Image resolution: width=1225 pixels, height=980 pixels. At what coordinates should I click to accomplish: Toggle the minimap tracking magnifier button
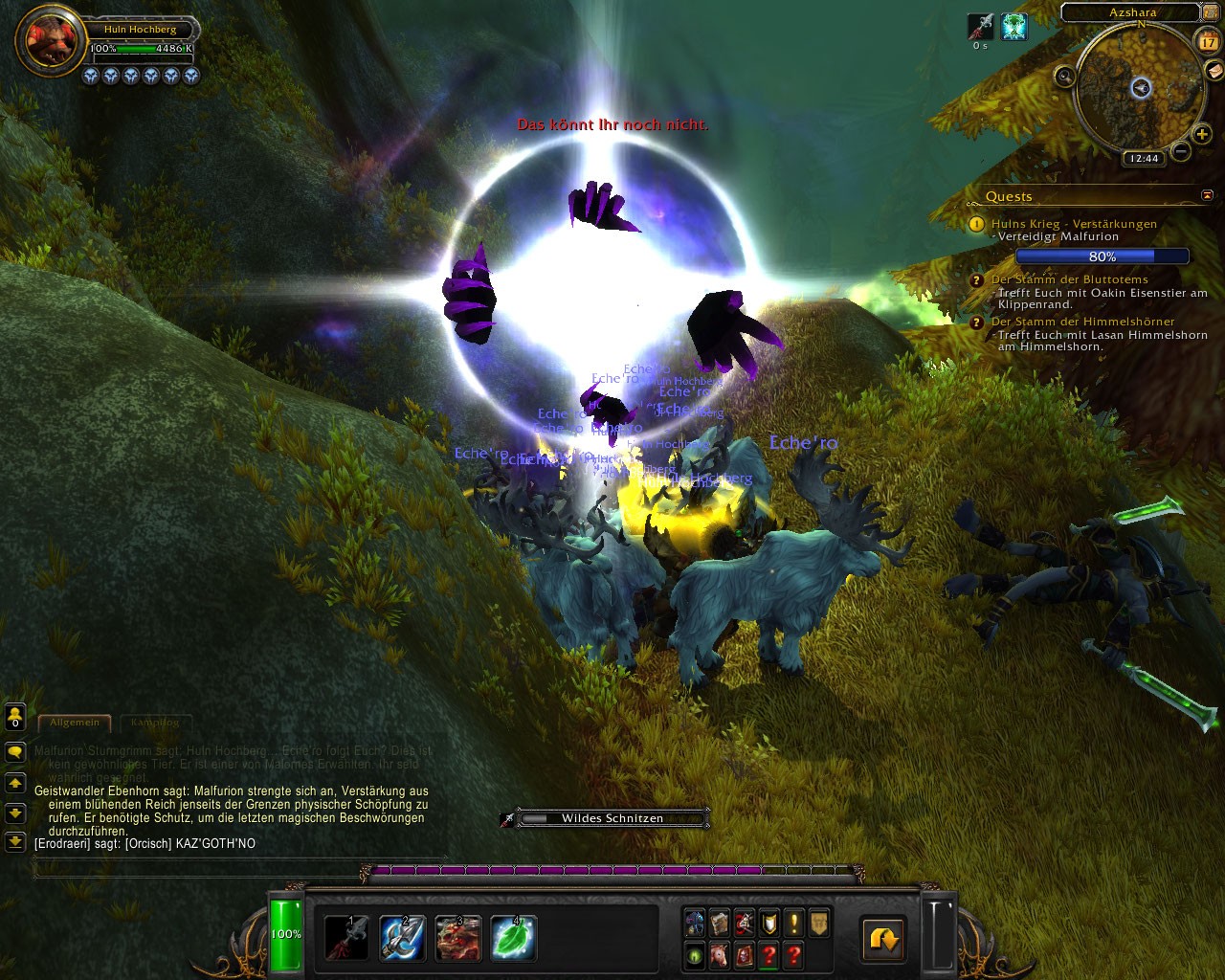1064,77
